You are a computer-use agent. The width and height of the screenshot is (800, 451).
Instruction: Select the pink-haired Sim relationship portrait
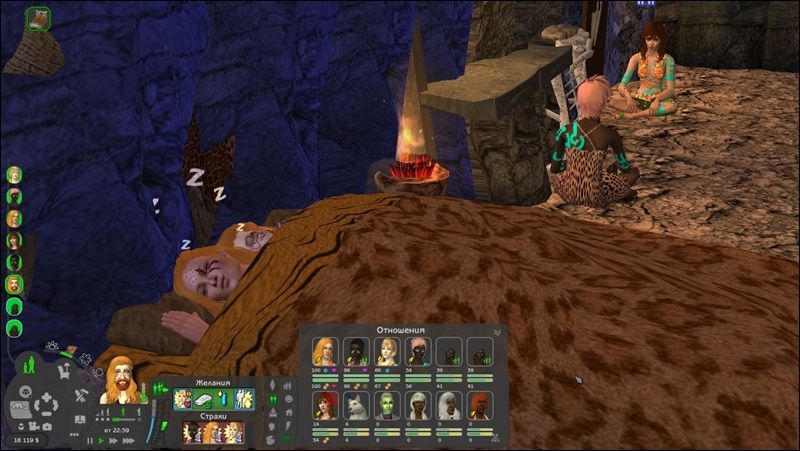click(x=417, y=351)
